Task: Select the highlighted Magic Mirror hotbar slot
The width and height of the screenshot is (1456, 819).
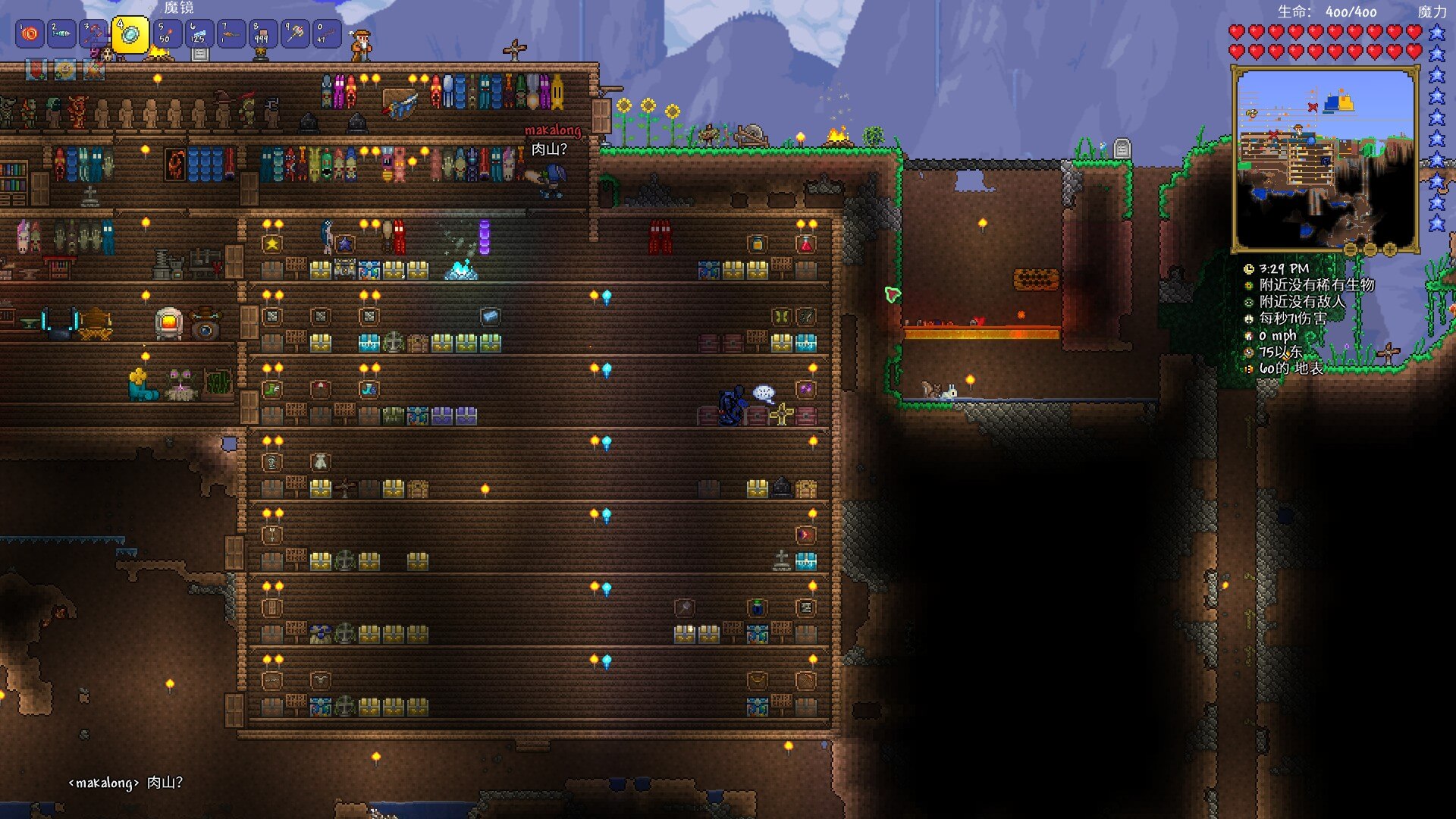Action: [x=130, y=34]
